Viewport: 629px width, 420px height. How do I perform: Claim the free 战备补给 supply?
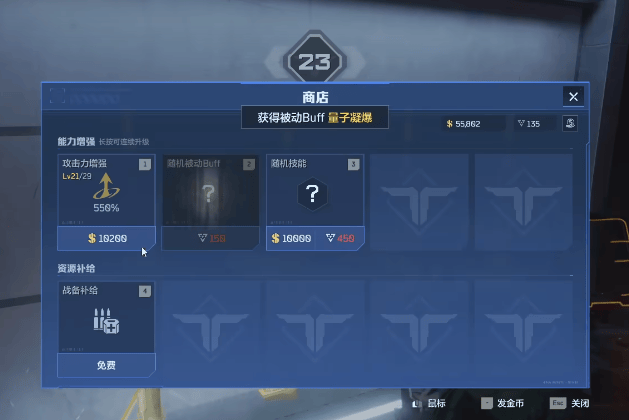pos(106,365)
